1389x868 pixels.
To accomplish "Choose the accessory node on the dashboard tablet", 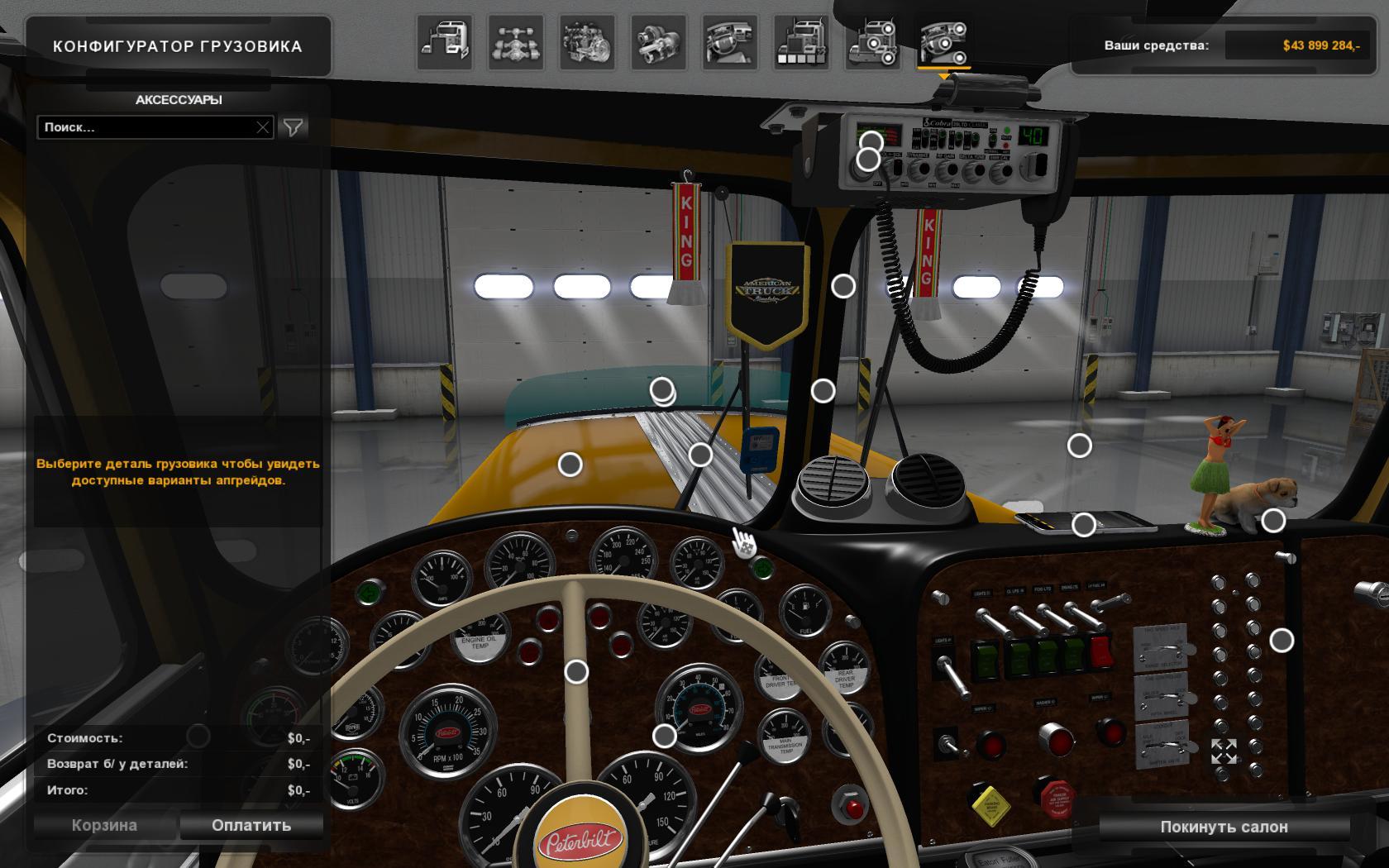I will click(x=1084, y=524).
